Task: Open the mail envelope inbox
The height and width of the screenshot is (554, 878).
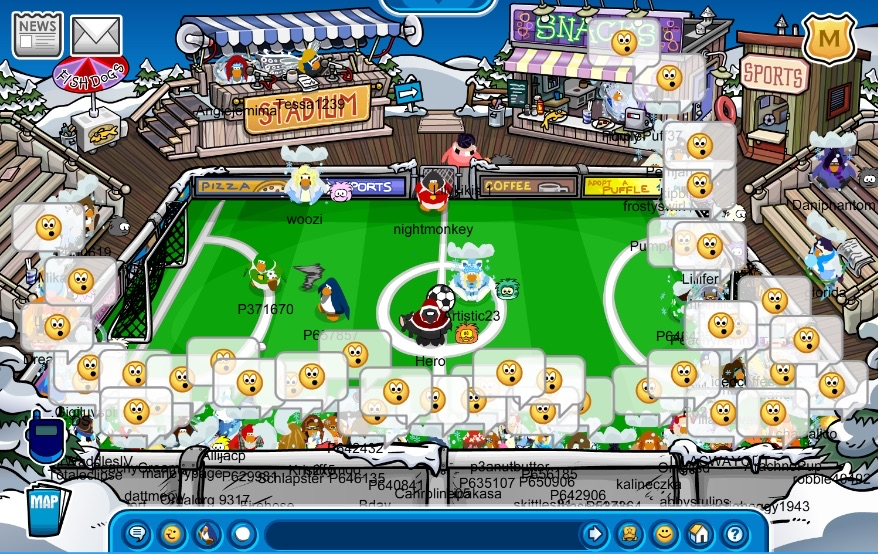Action: click(96, 36)
